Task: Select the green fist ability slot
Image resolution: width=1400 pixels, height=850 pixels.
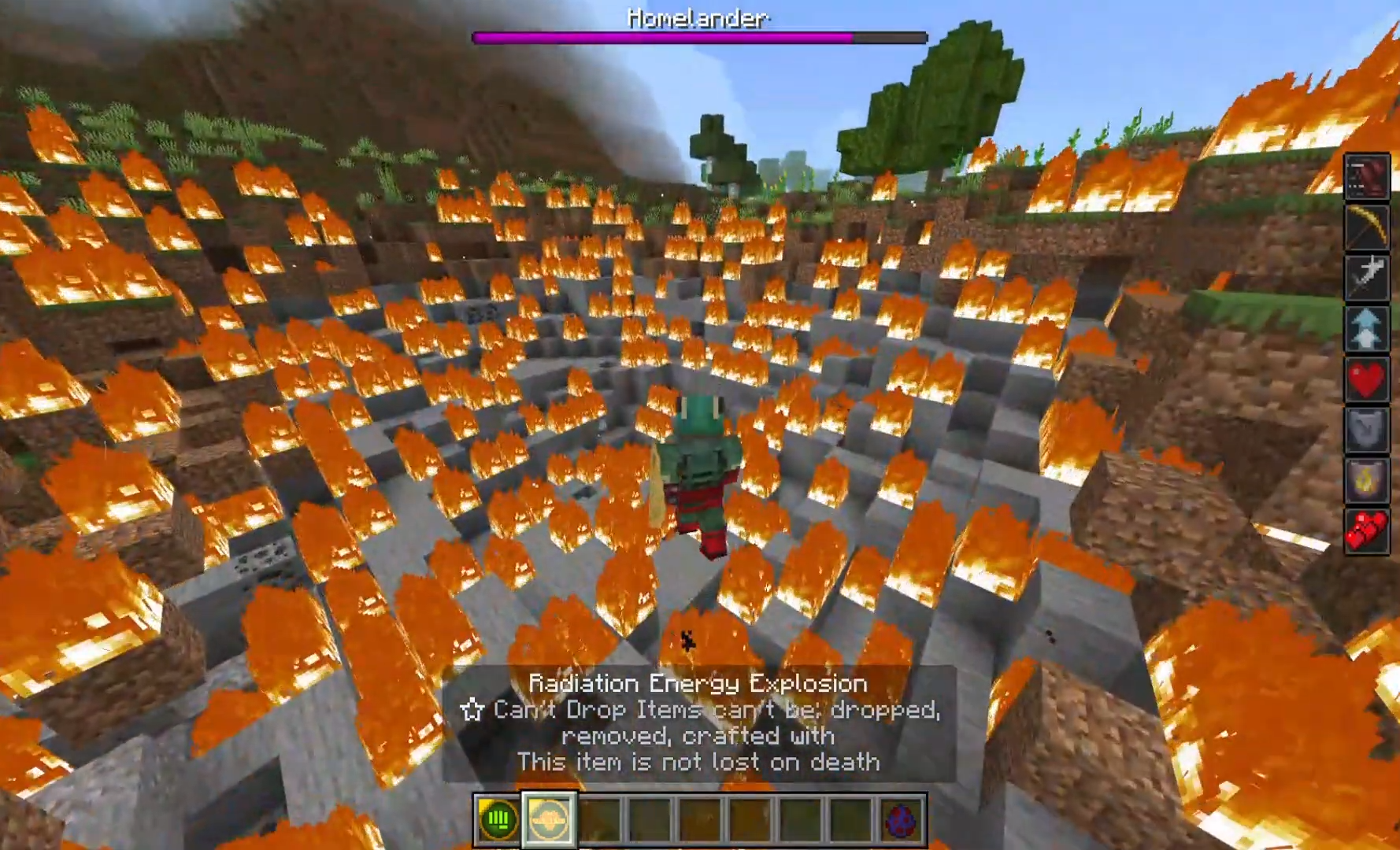Action: point(498,819)
